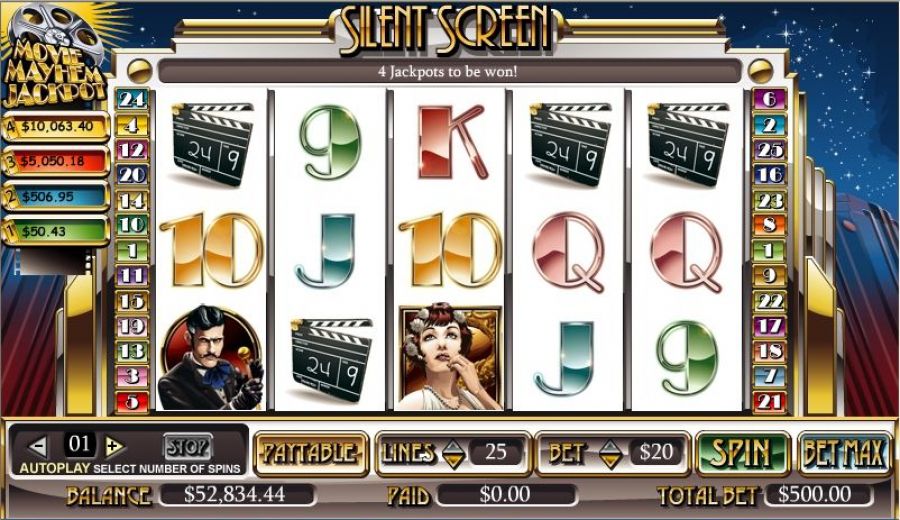Spin the reels with the SPIN button
This screenshot has width=900, height=520.
741,453
